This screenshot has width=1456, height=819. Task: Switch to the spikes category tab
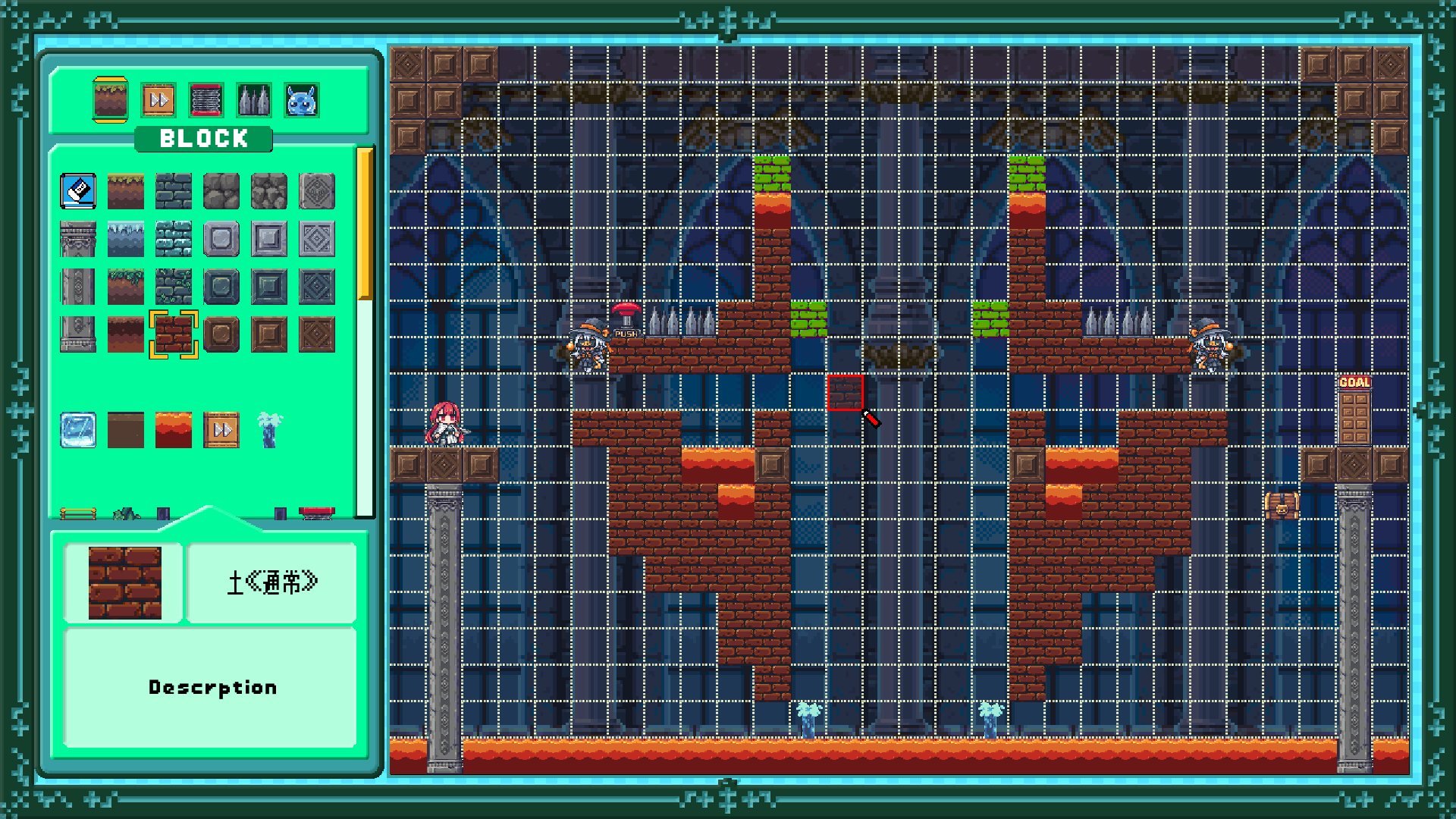tap(254, 100)
